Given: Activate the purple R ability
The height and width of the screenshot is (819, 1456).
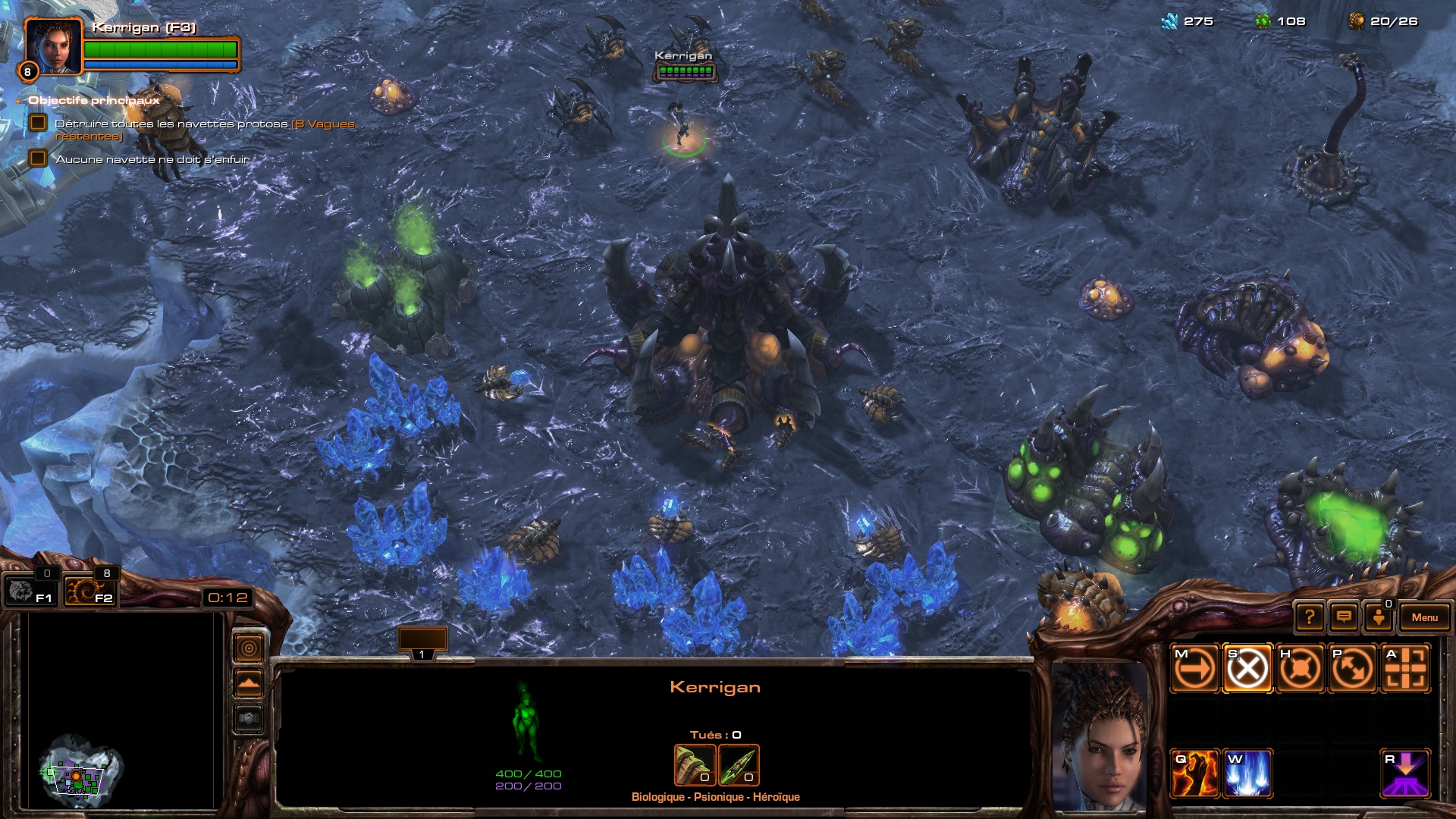Looking at the screenshot, I should (x=1405, y=774).
